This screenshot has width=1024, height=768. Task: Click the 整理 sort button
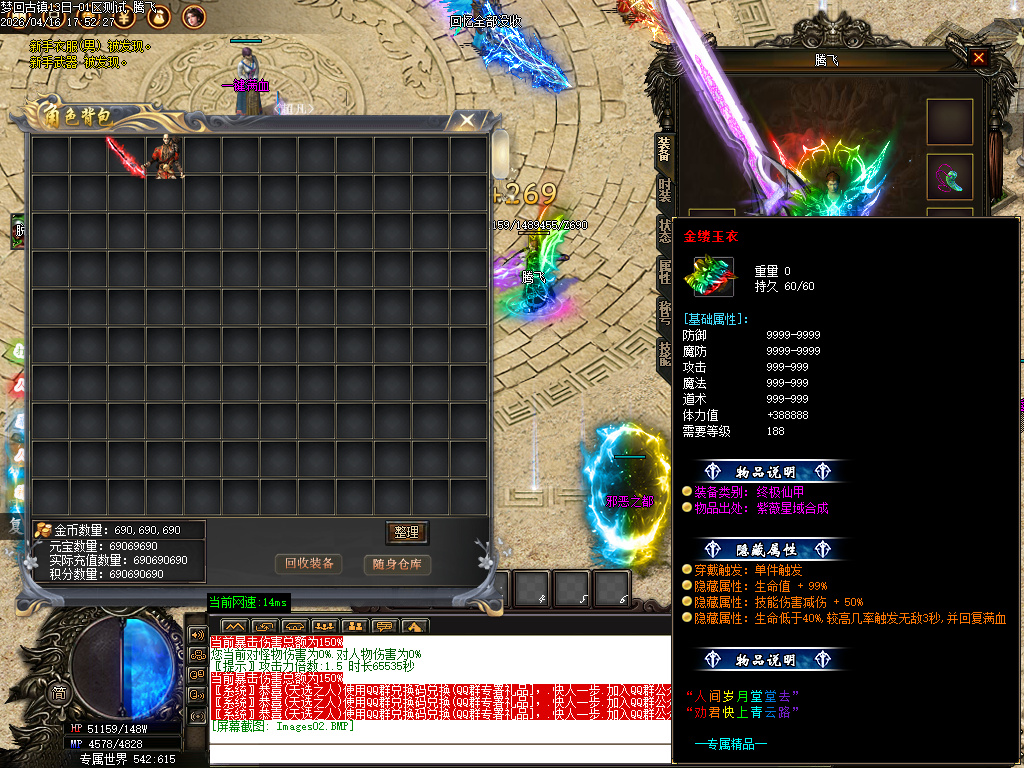tap(406, 532)
